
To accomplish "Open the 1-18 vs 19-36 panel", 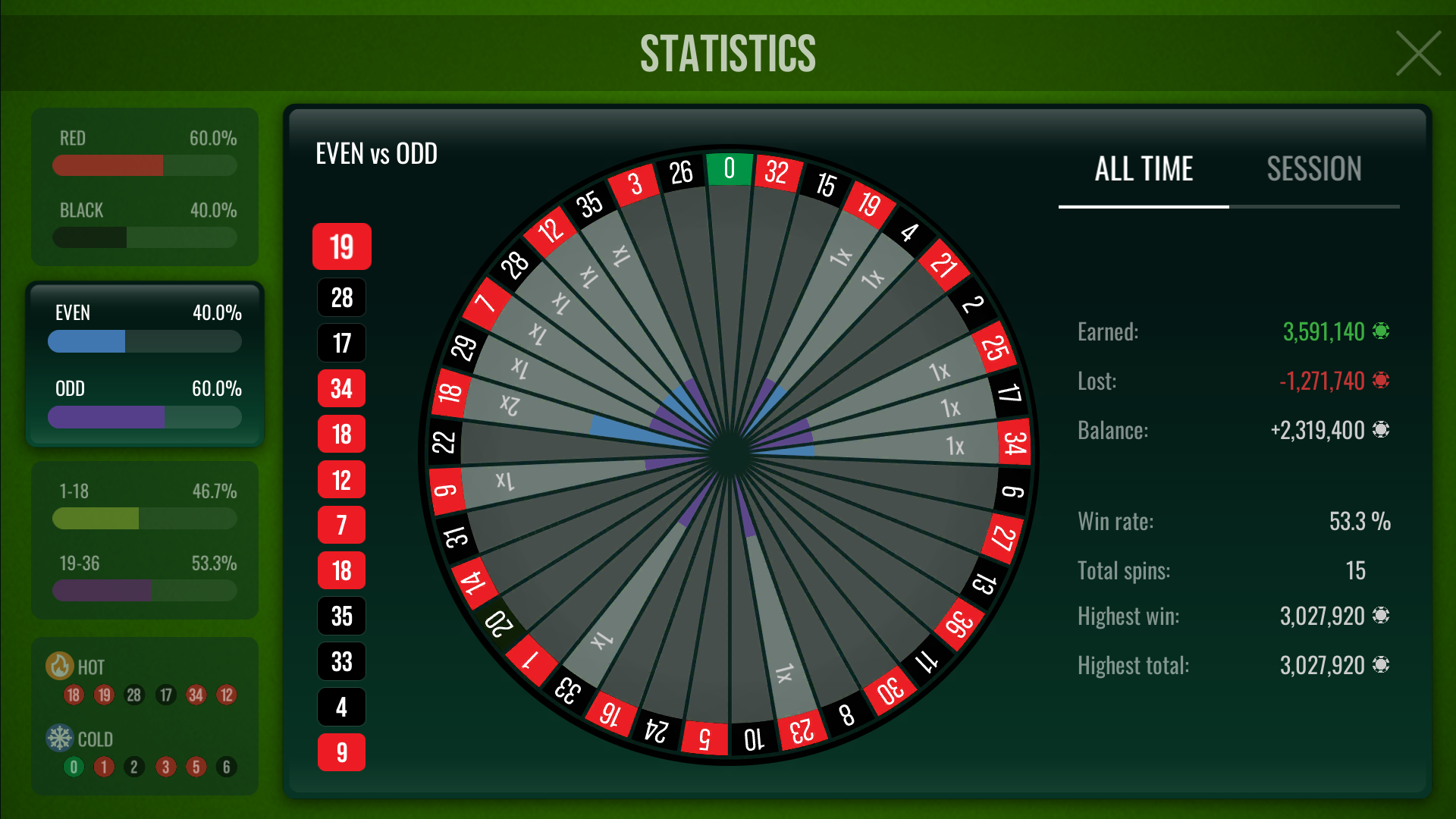I will click(x=145, y=540).
